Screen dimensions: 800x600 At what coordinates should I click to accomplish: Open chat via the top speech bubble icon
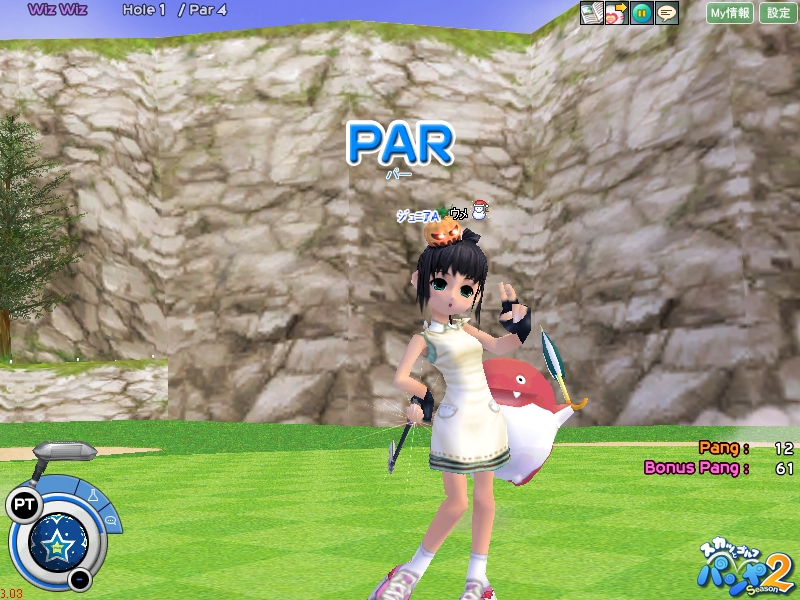coord(666,13)
